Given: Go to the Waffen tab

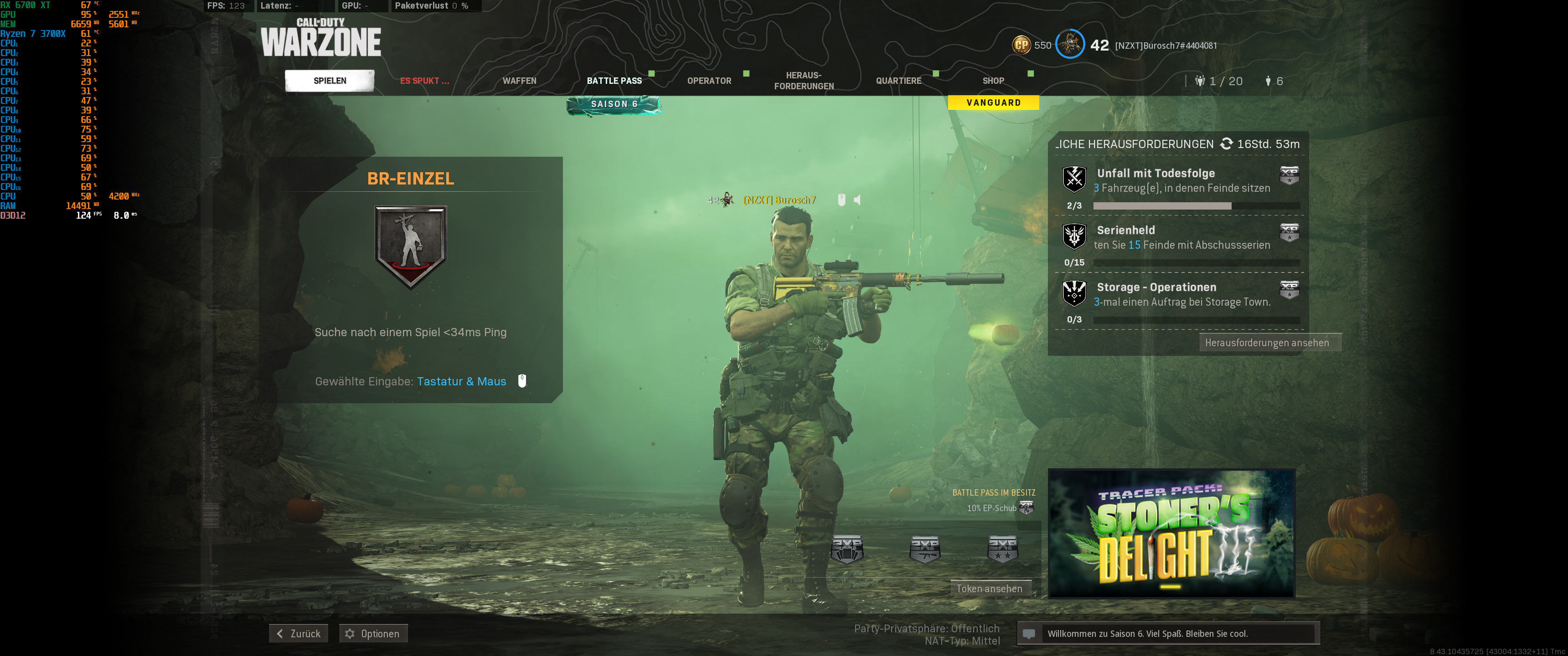Looking at the screenshot, I should coord(519,80).
